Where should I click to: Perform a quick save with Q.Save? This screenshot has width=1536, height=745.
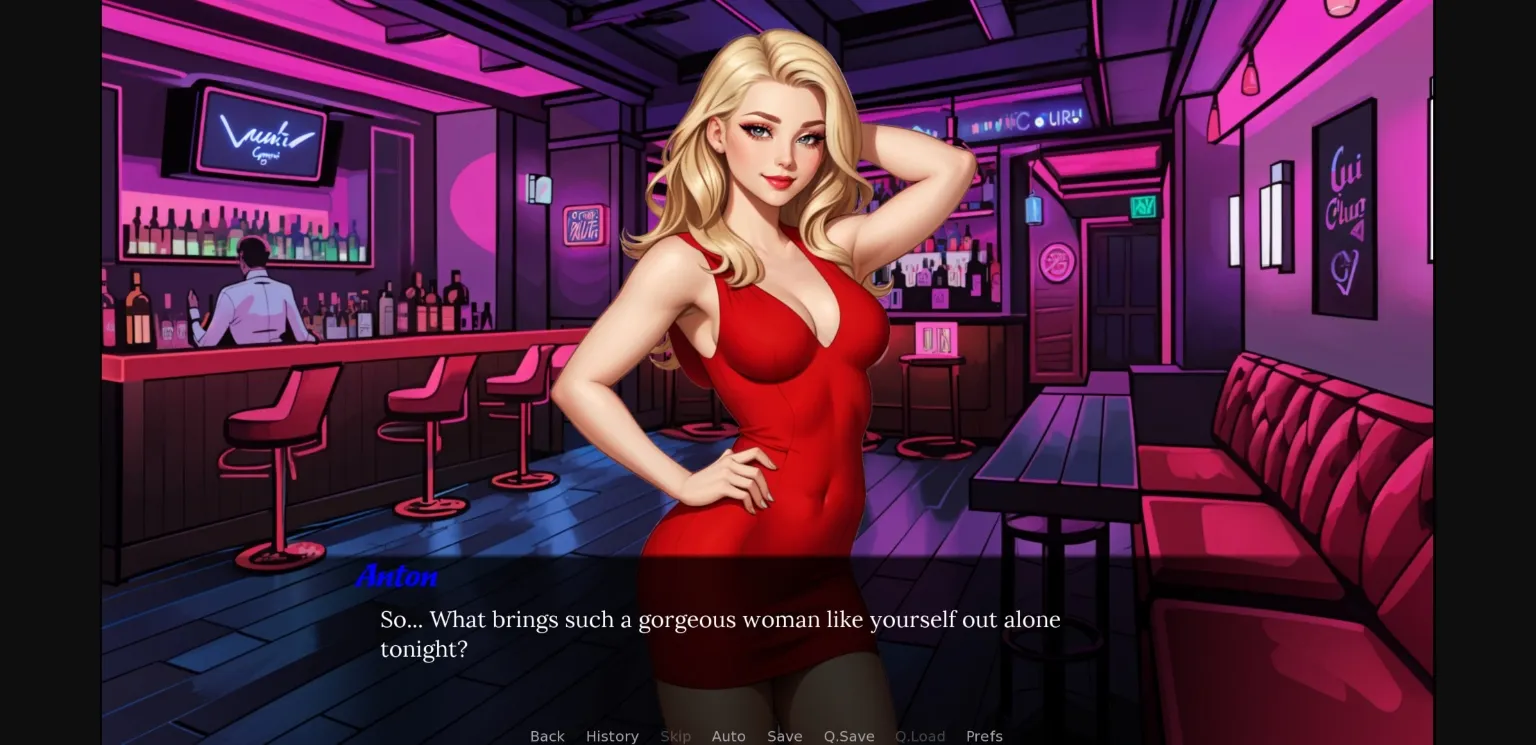848,736
